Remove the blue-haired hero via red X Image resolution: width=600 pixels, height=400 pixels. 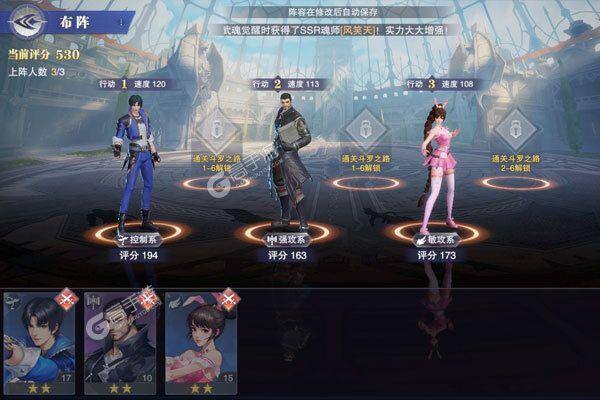click(67, 298)
